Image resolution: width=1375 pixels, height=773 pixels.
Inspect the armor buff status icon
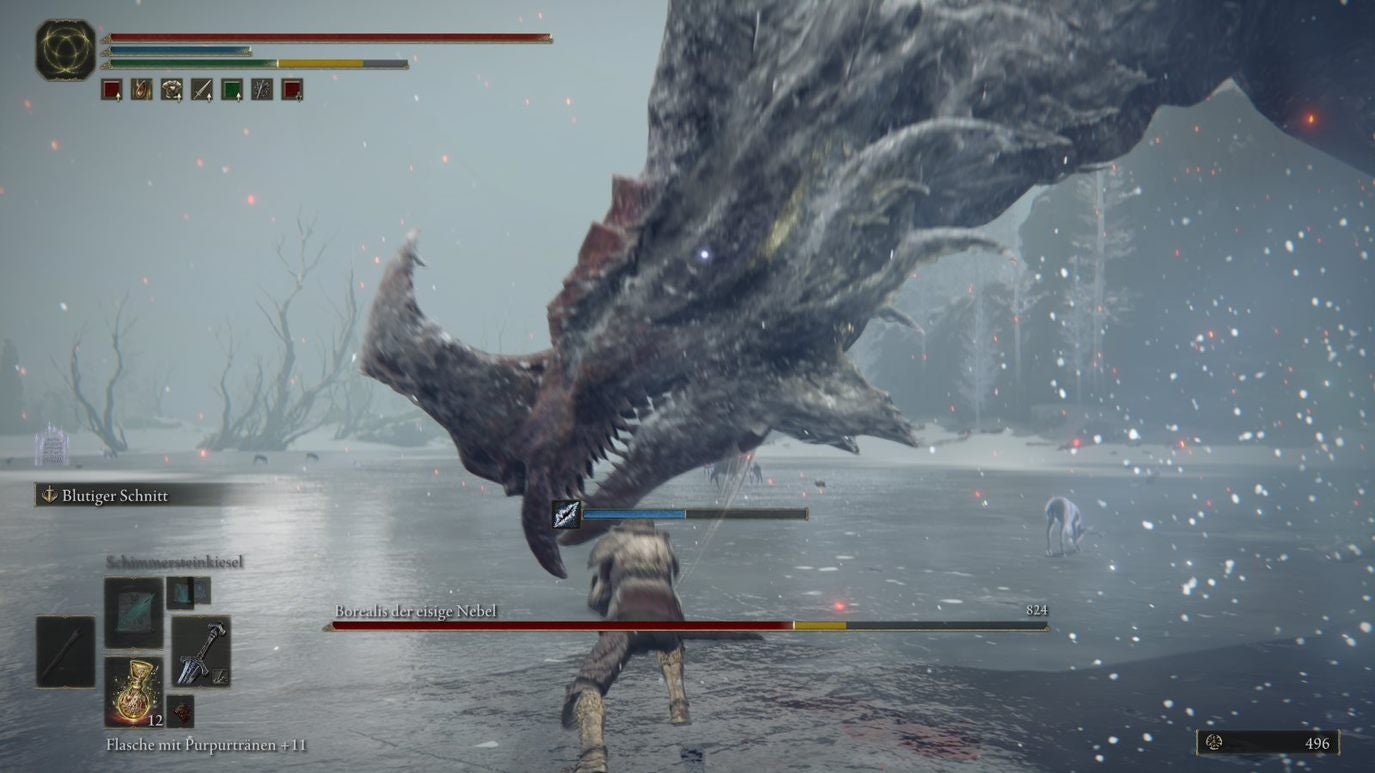[x=172, y=90]
